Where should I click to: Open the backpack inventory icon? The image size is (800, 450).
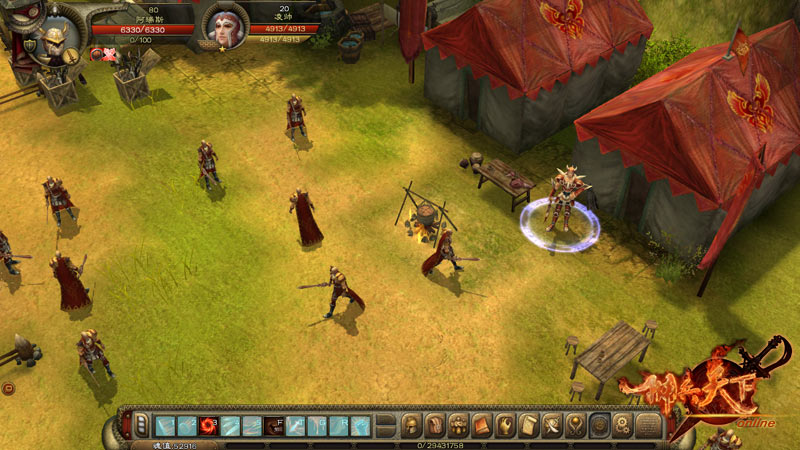tap(435, 426)
